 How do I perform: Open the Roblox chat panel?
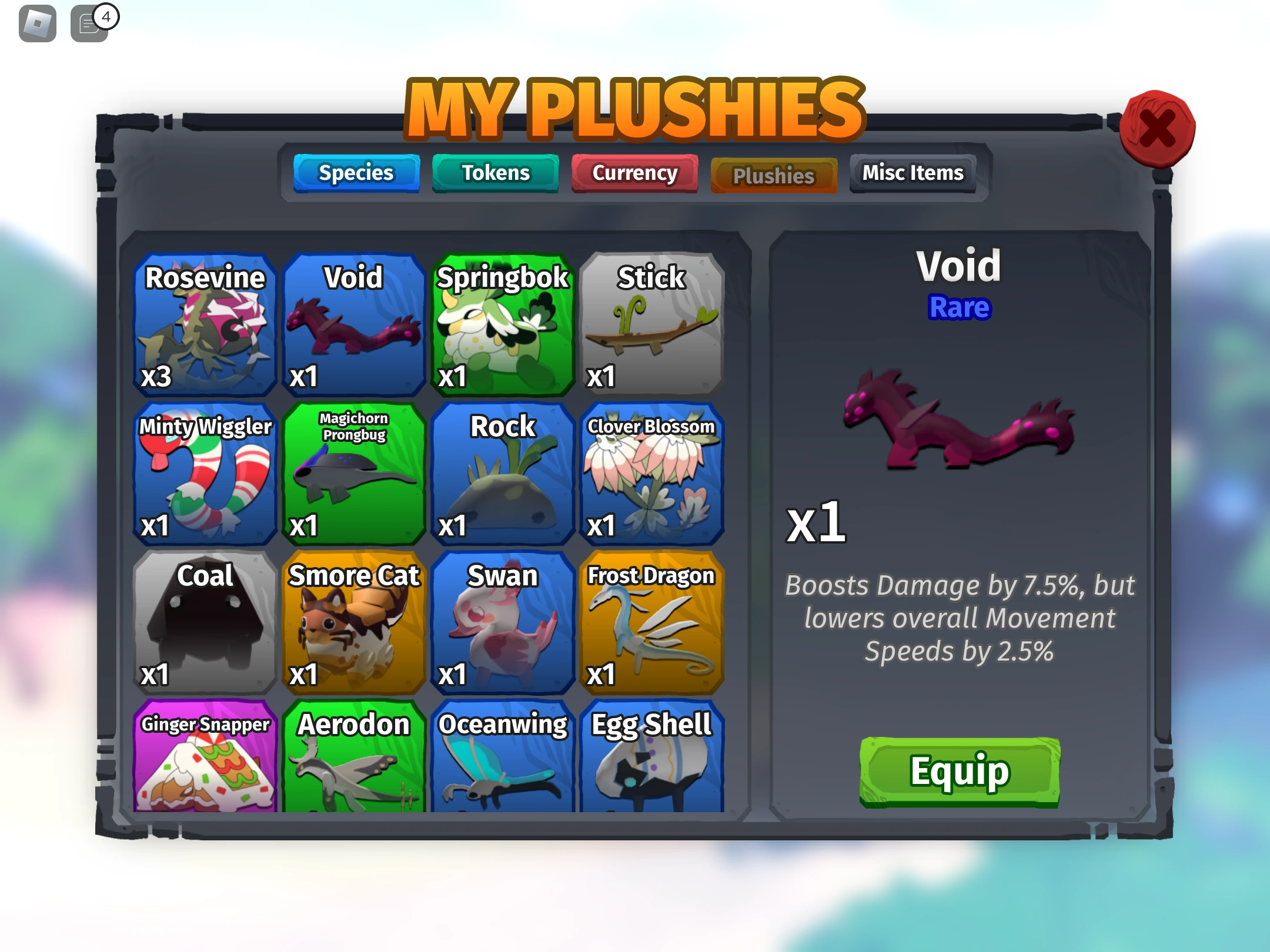pos(89,24)
